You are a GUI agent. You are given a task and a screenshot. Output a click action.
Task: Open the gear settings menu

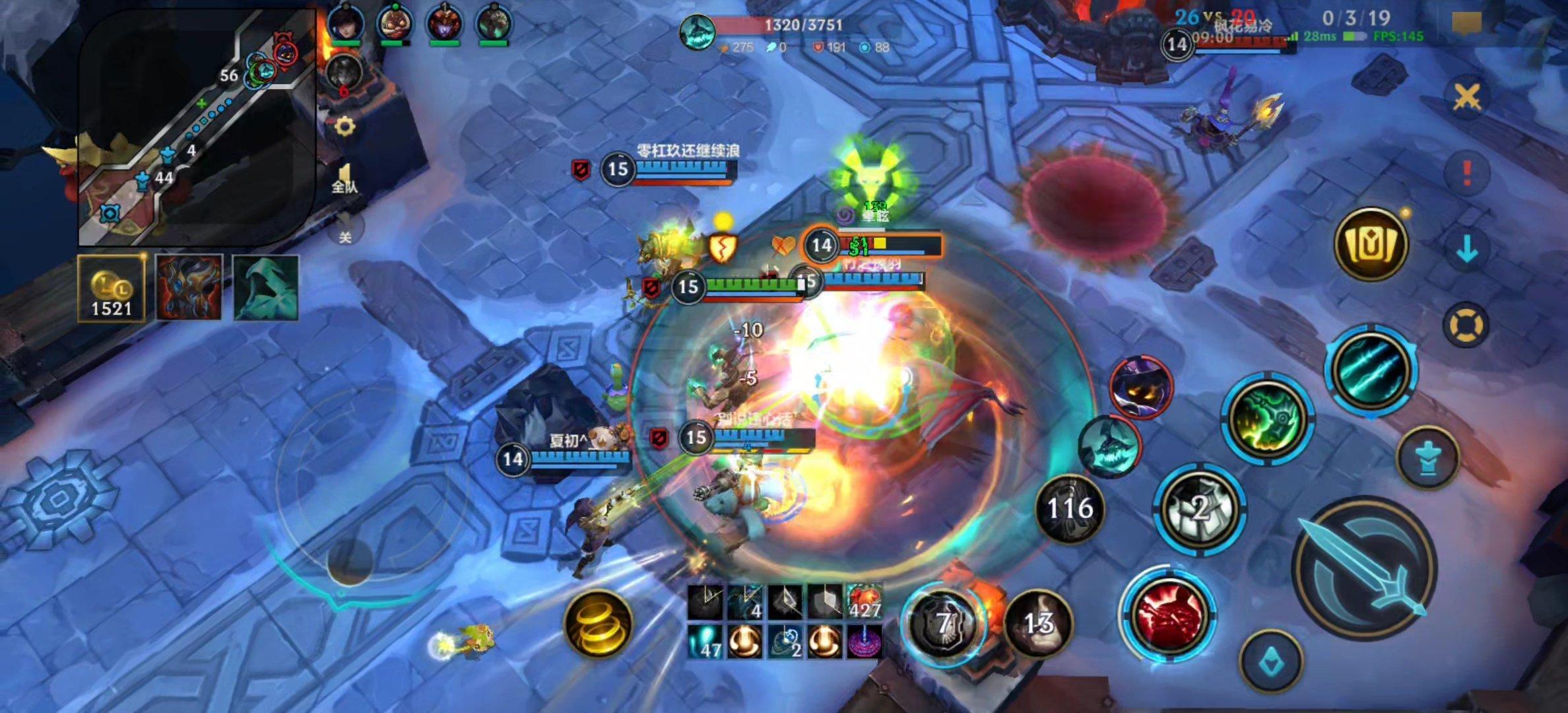(344, 126)
